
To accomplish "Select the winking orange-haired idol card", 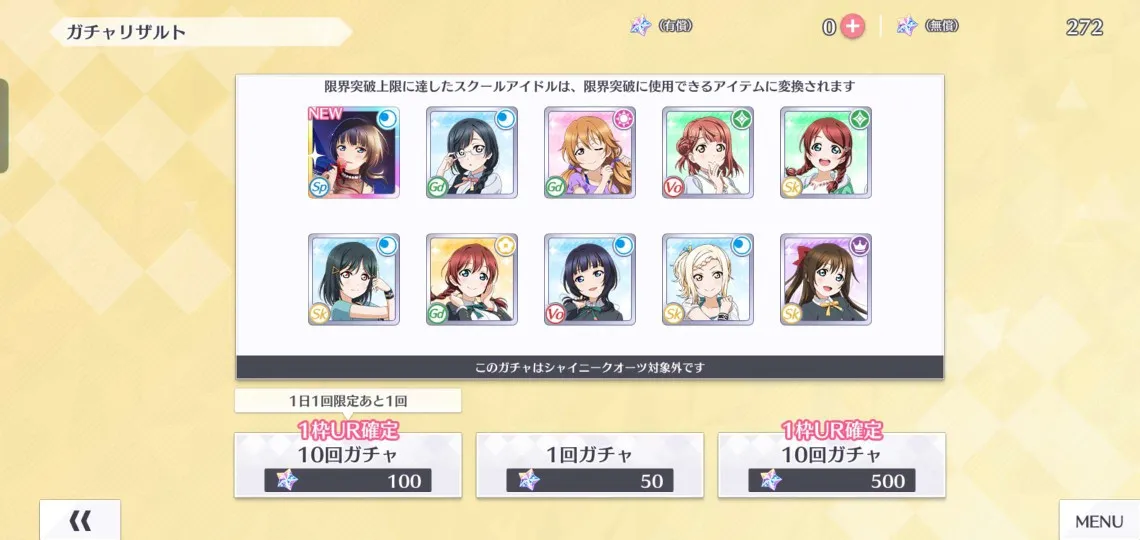I will tap(590, 152).
